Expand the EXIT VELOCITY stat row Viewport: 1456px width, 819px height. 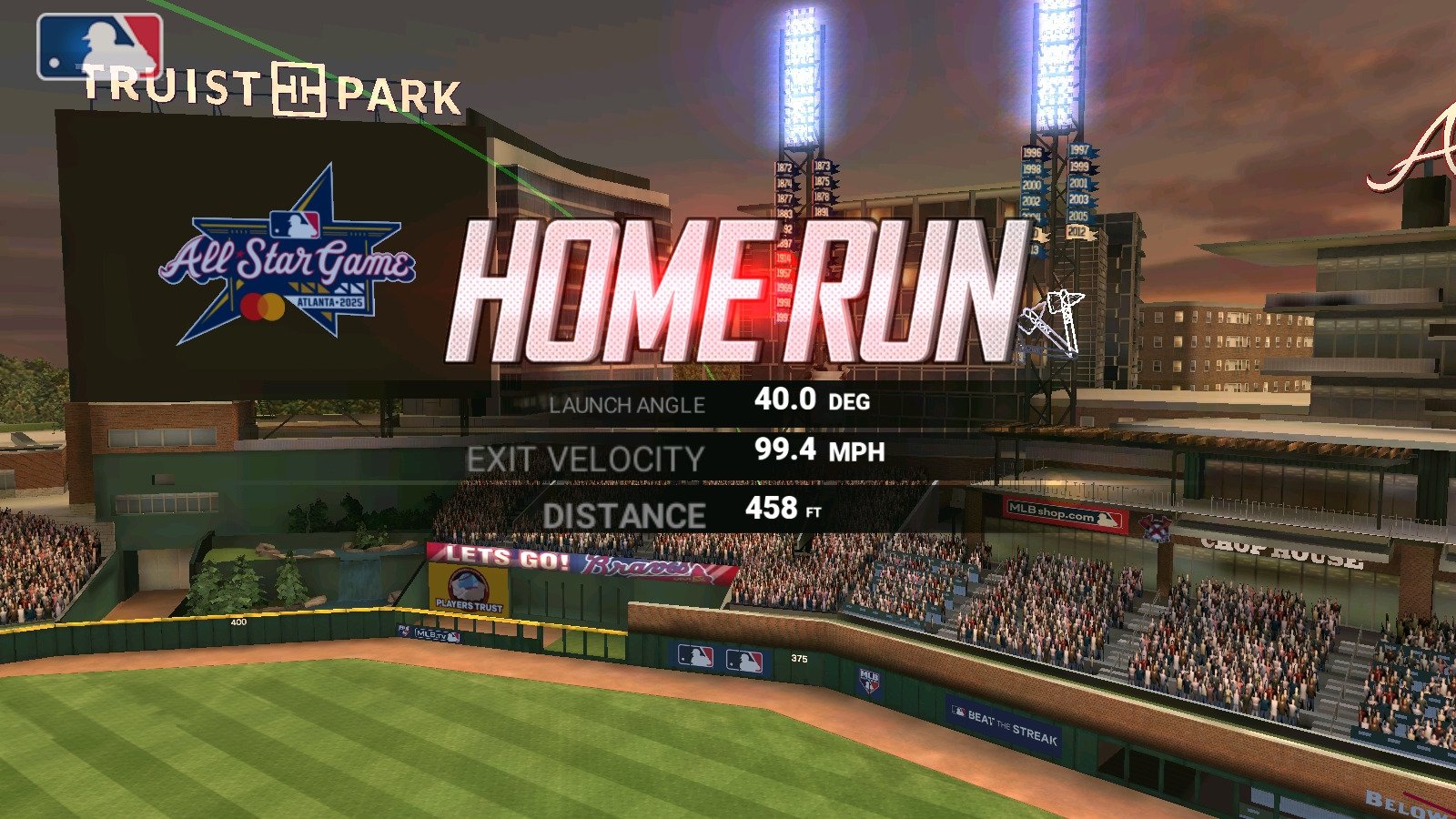(682, 453)
